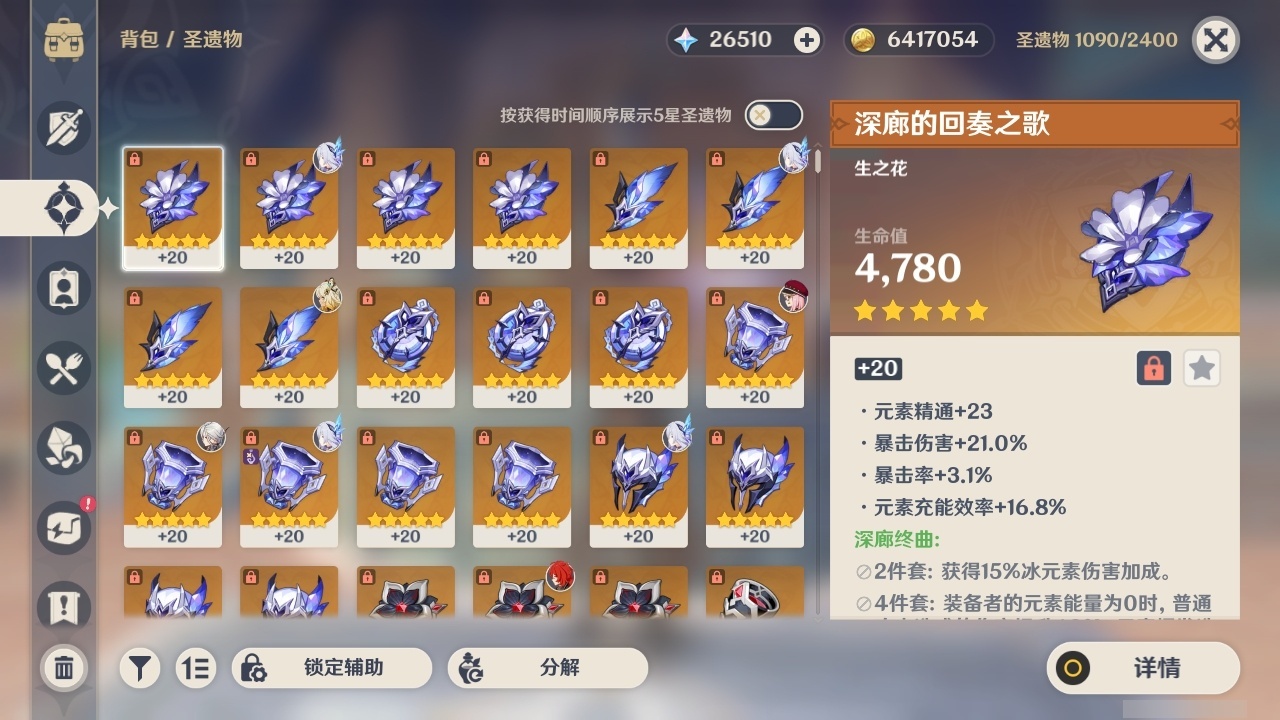1280x720 pixels.
Task: Open the artifact filter funnel icon
Action: [139, 667]
